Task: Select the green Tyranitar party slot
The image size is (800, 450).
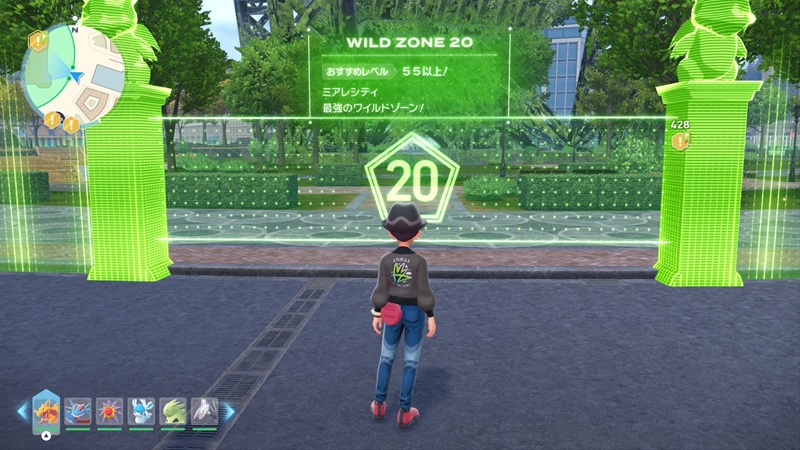Action: [x=172, y=410]
